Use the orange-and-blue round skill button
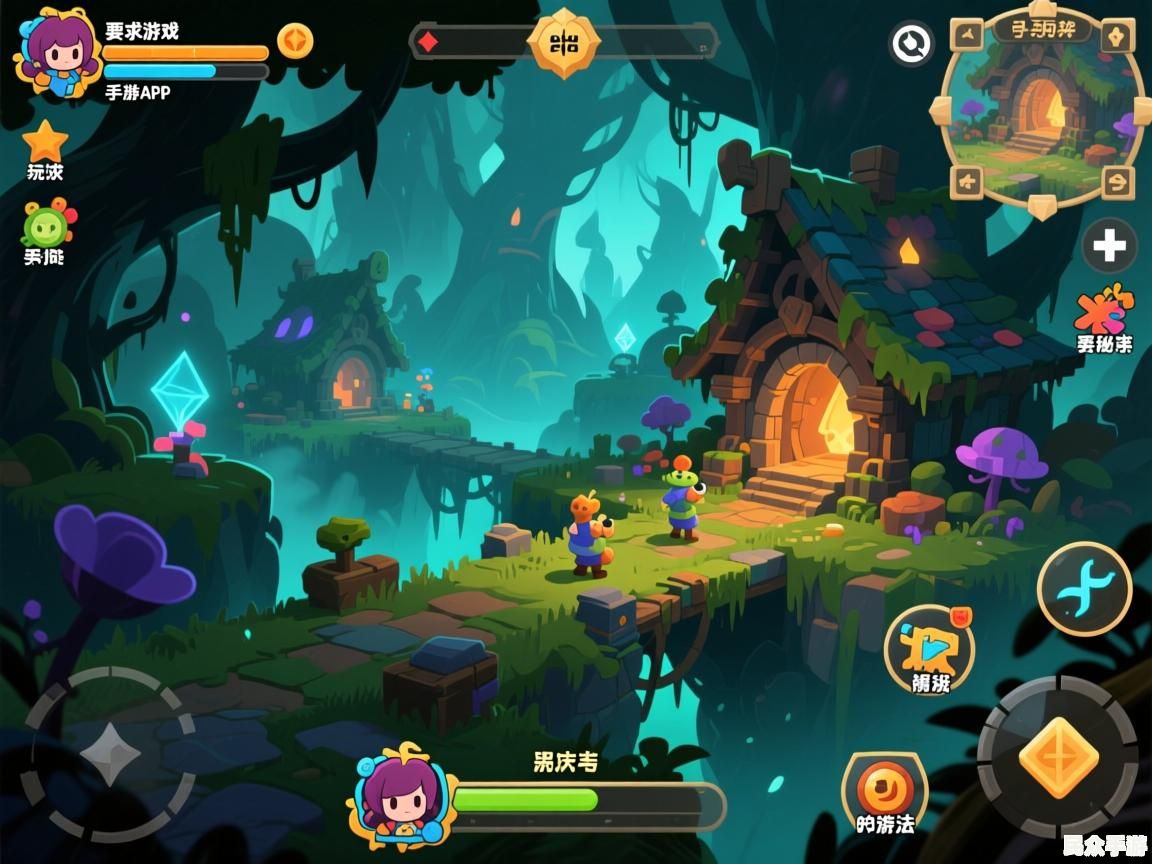Screen dimensions: 1152x864 point(929,647)
